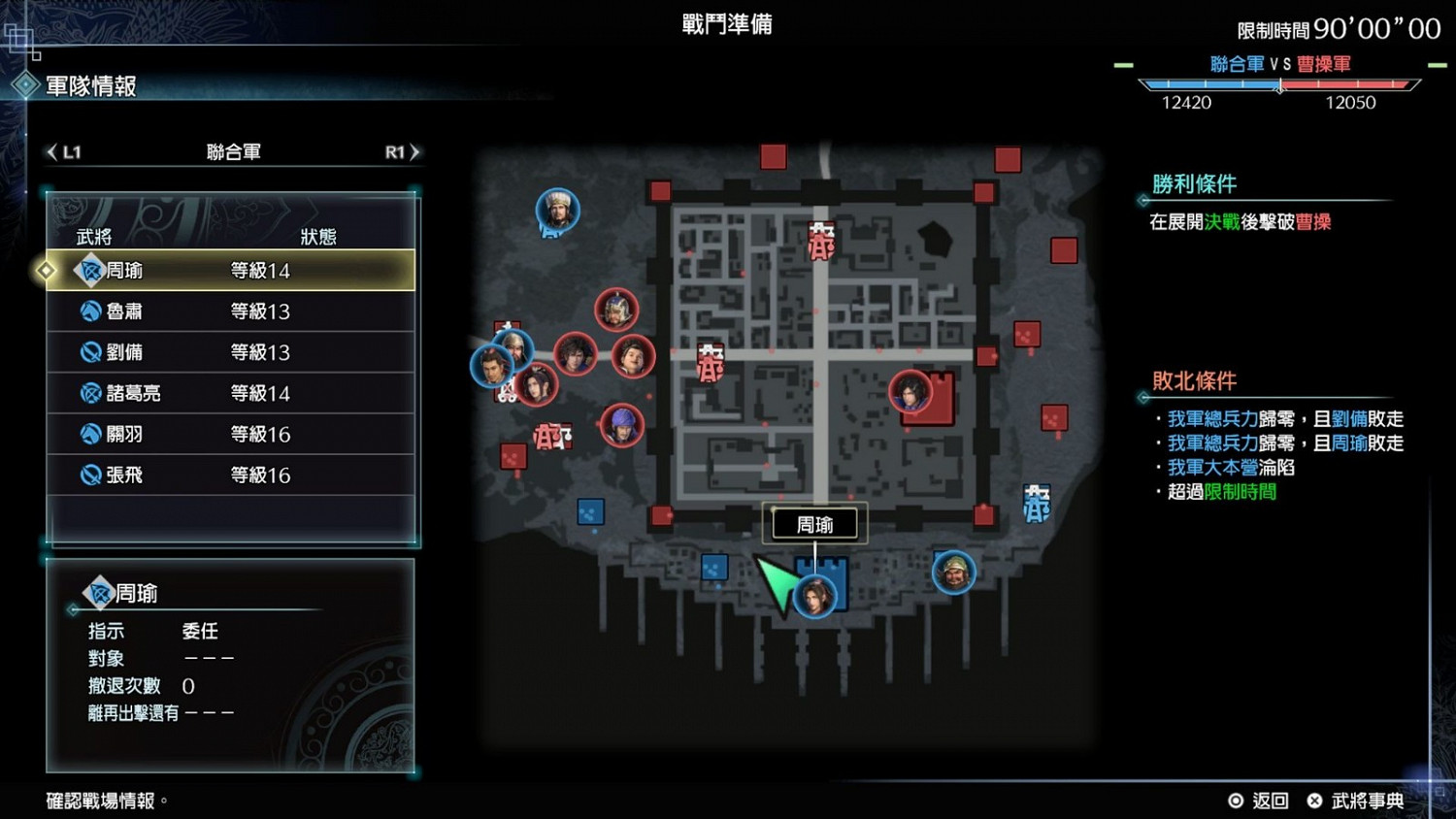Click the bearded officer portrait at bottom-right of map
The width and height of the screenshot is (1456, 819).
952,573
